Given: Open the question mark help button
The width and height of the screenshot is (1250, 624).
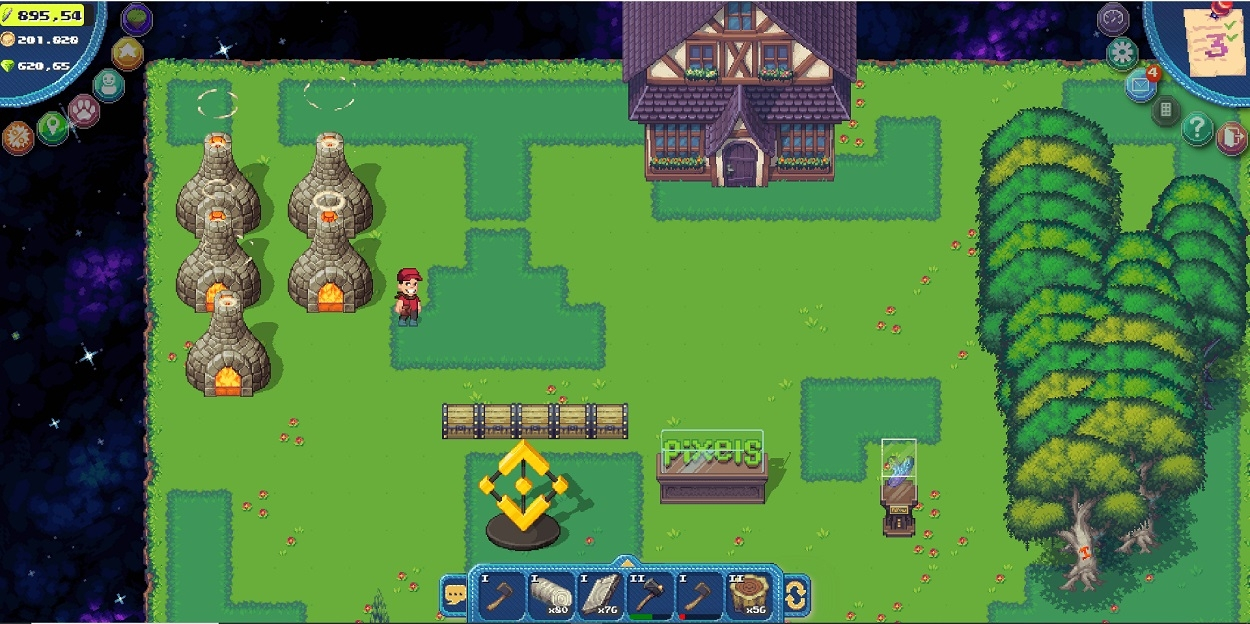Looking at the screenshot, I should [x=1197, y=128].
